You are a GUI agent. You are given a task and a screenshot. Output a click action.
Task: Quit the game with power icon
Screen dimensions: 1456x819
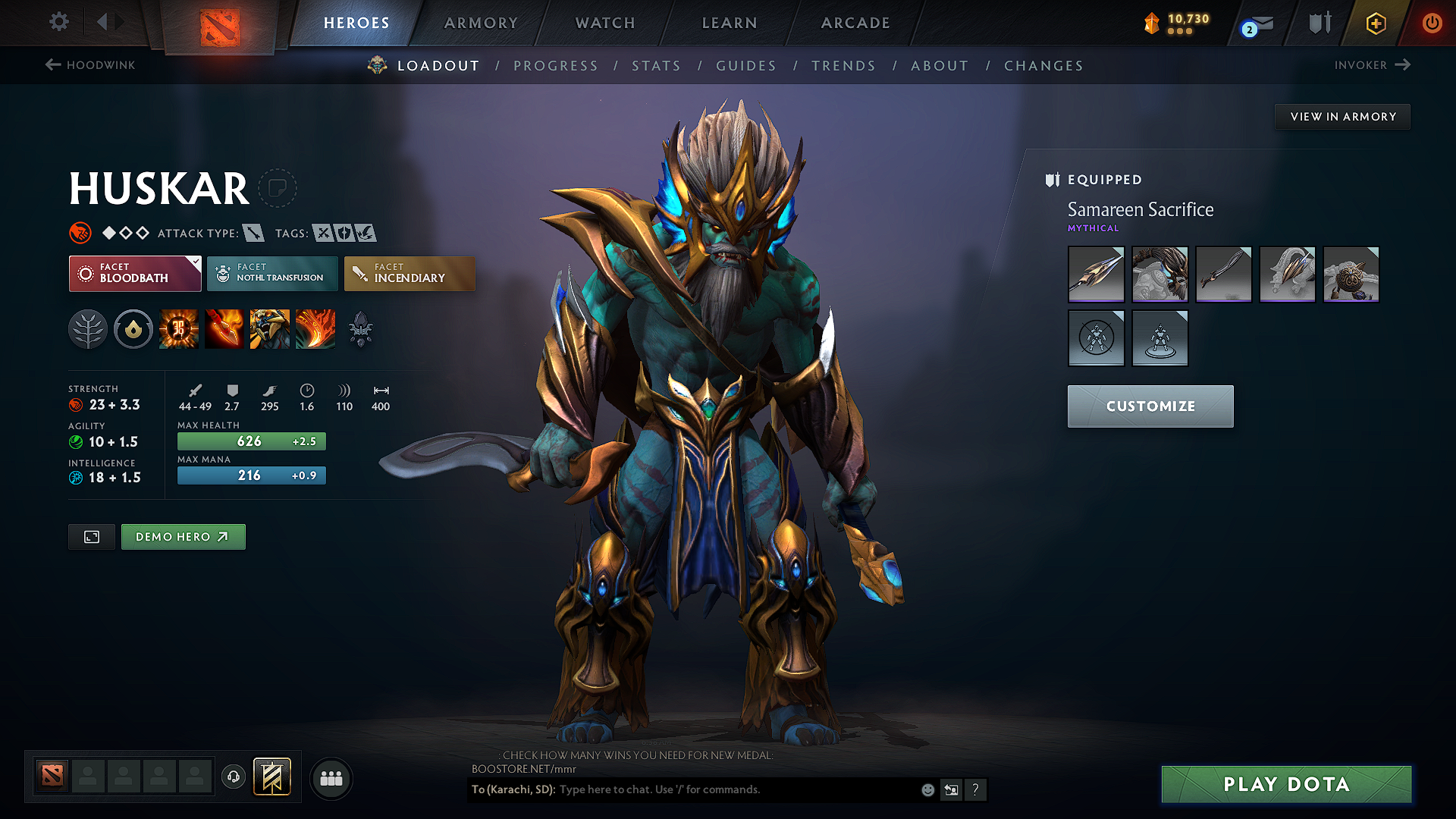[x=1432, y=23]
